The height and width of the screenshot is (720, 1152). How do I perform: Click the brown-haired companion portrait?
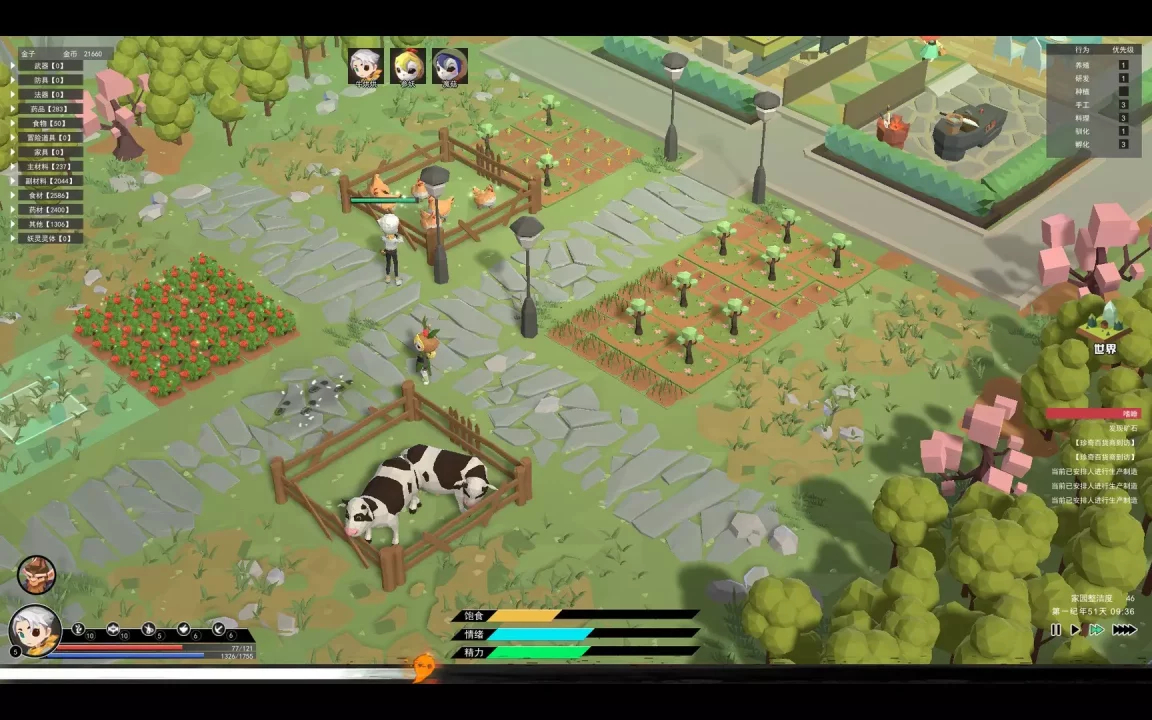tap(36, 575)
